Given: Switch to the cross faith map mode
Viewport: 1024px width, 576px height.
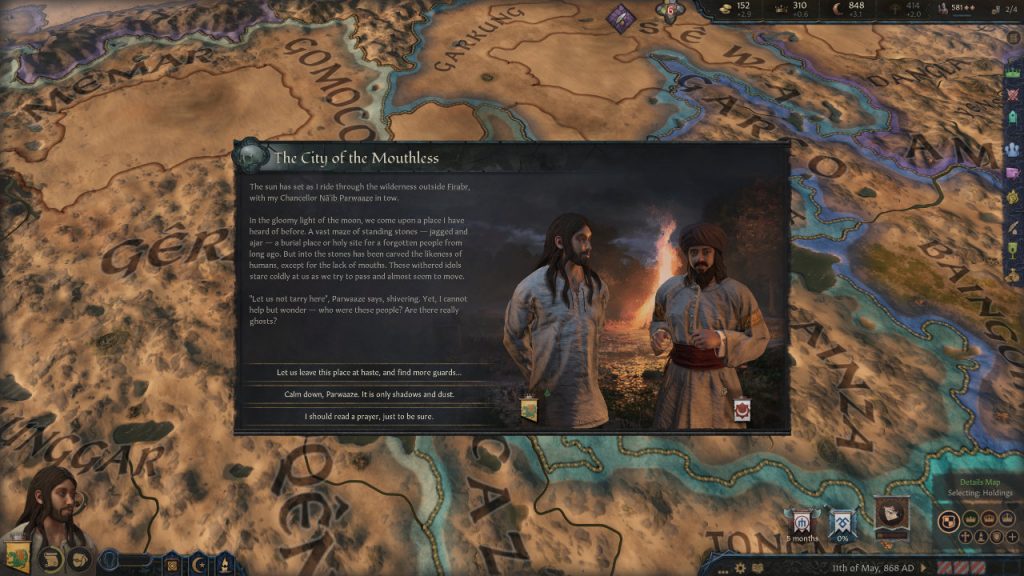Looking at the screenshot, I should click(966, 537).
